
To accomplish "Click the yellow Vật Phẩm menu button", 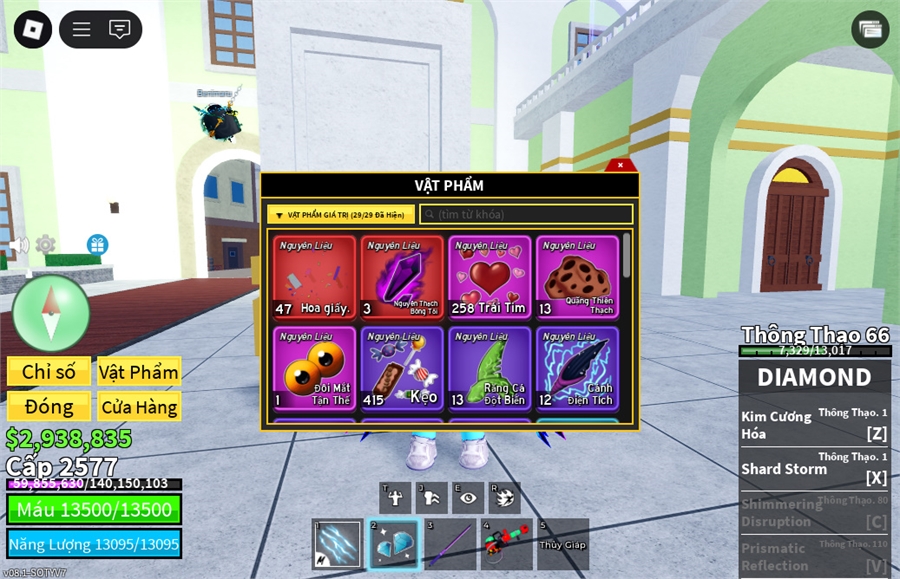I will 139,372.
